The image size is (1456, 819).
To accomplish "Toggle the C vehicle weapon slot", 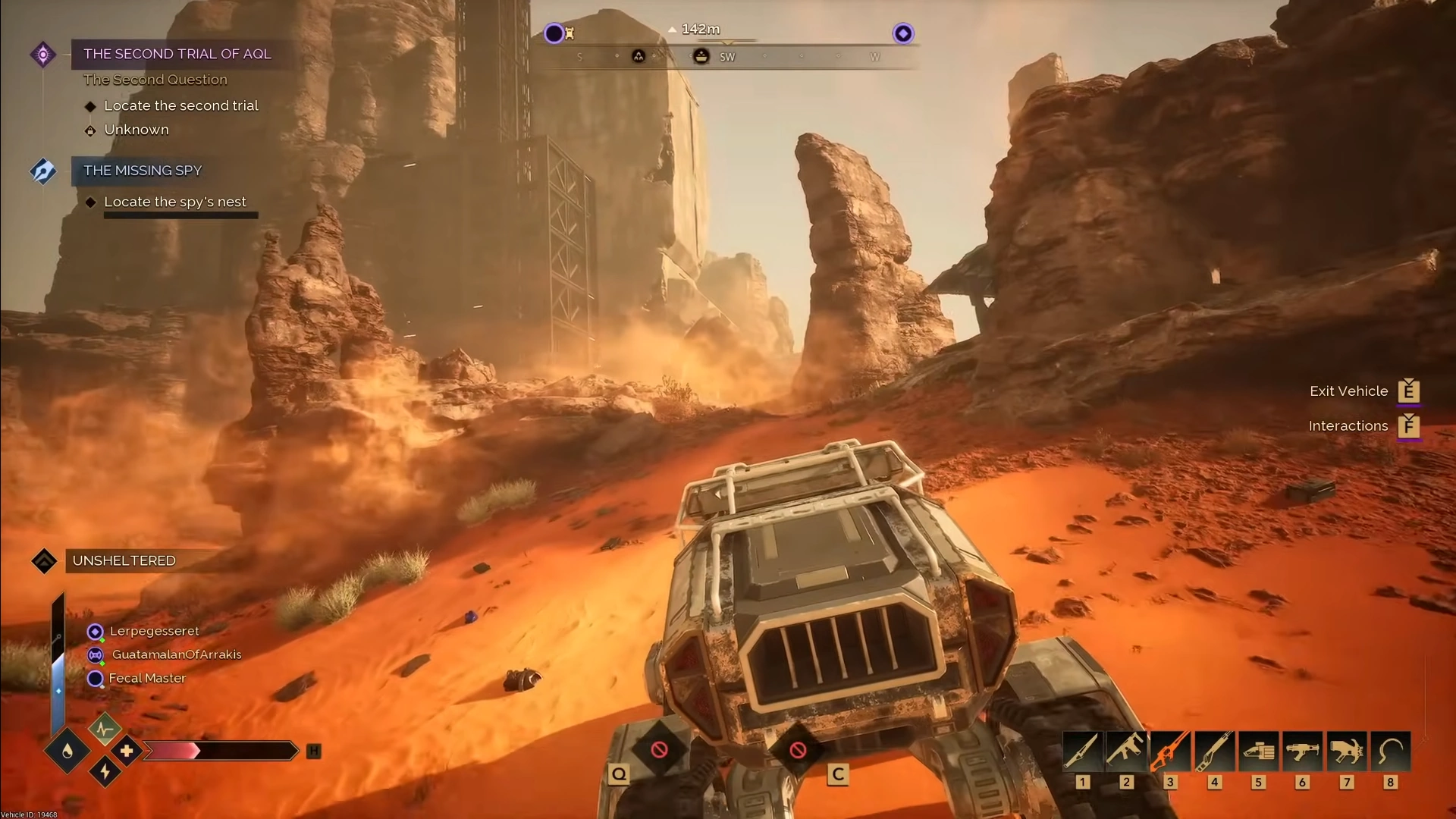I will point(798,750).
